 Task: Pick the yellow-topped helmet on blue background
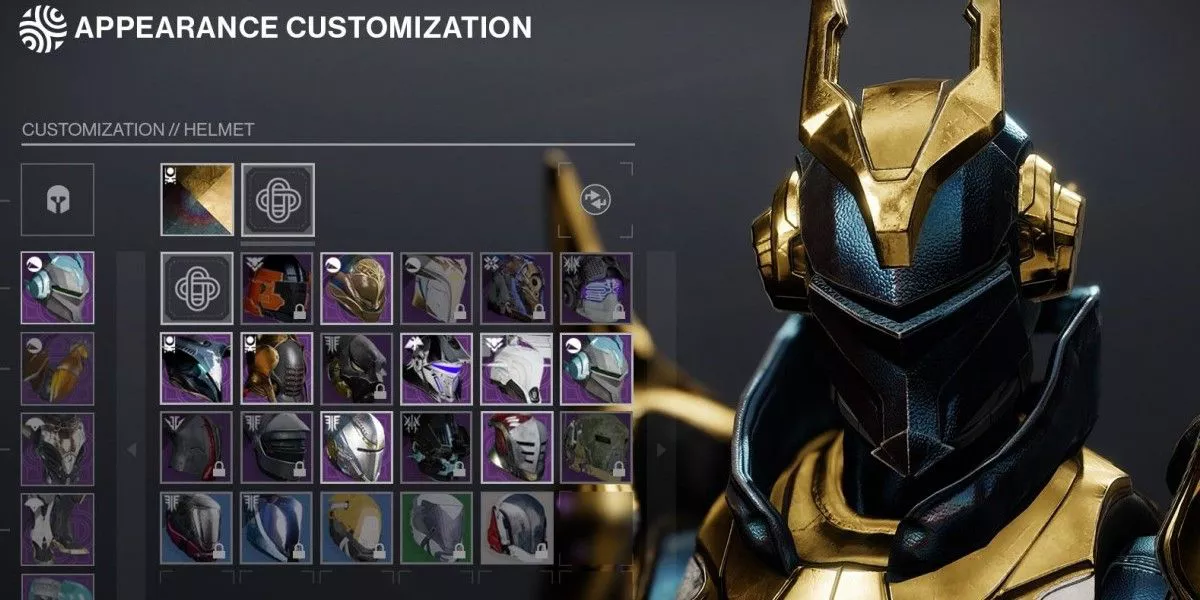(357, 526)
